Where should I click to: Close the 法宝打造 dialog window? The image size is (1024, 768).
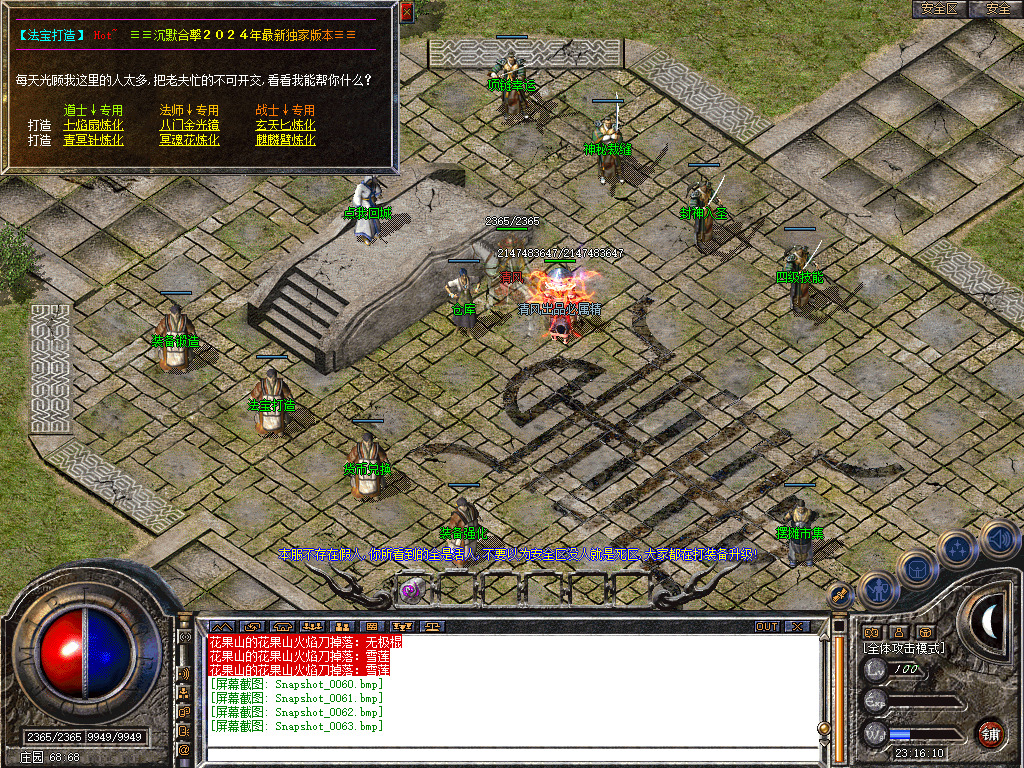(x=406, y=12)
